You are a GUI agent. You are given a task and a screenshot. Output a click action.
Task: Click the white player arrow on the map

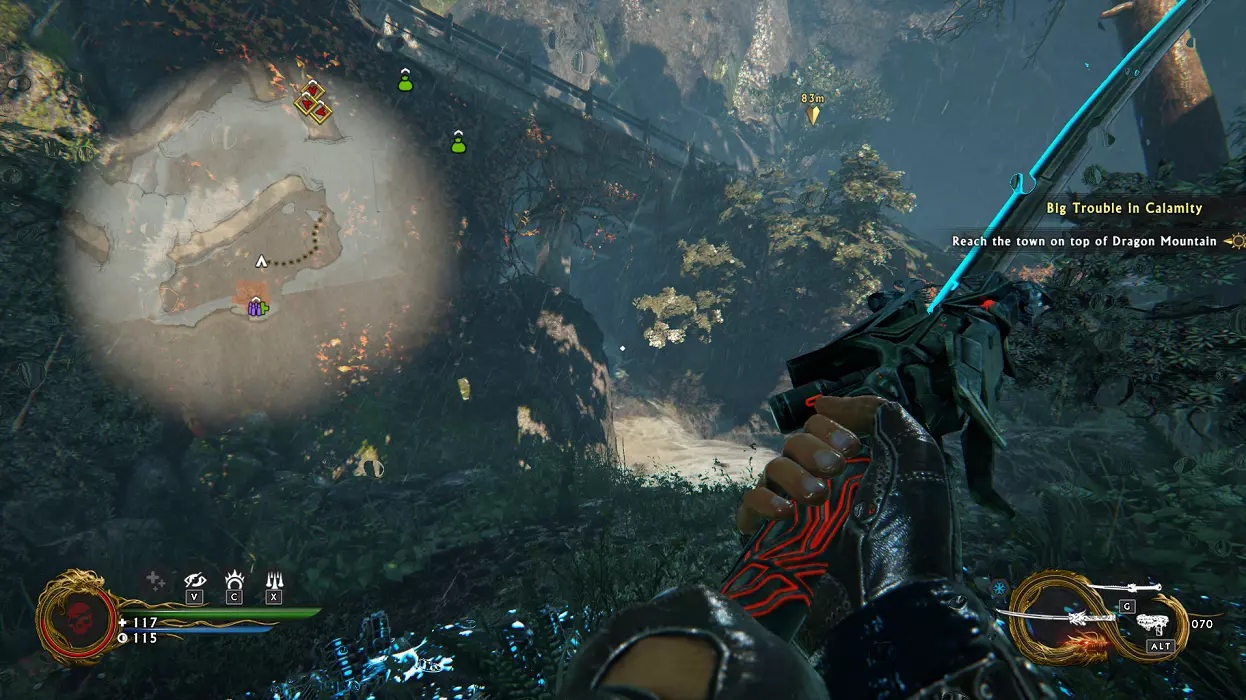click(262, 261)
